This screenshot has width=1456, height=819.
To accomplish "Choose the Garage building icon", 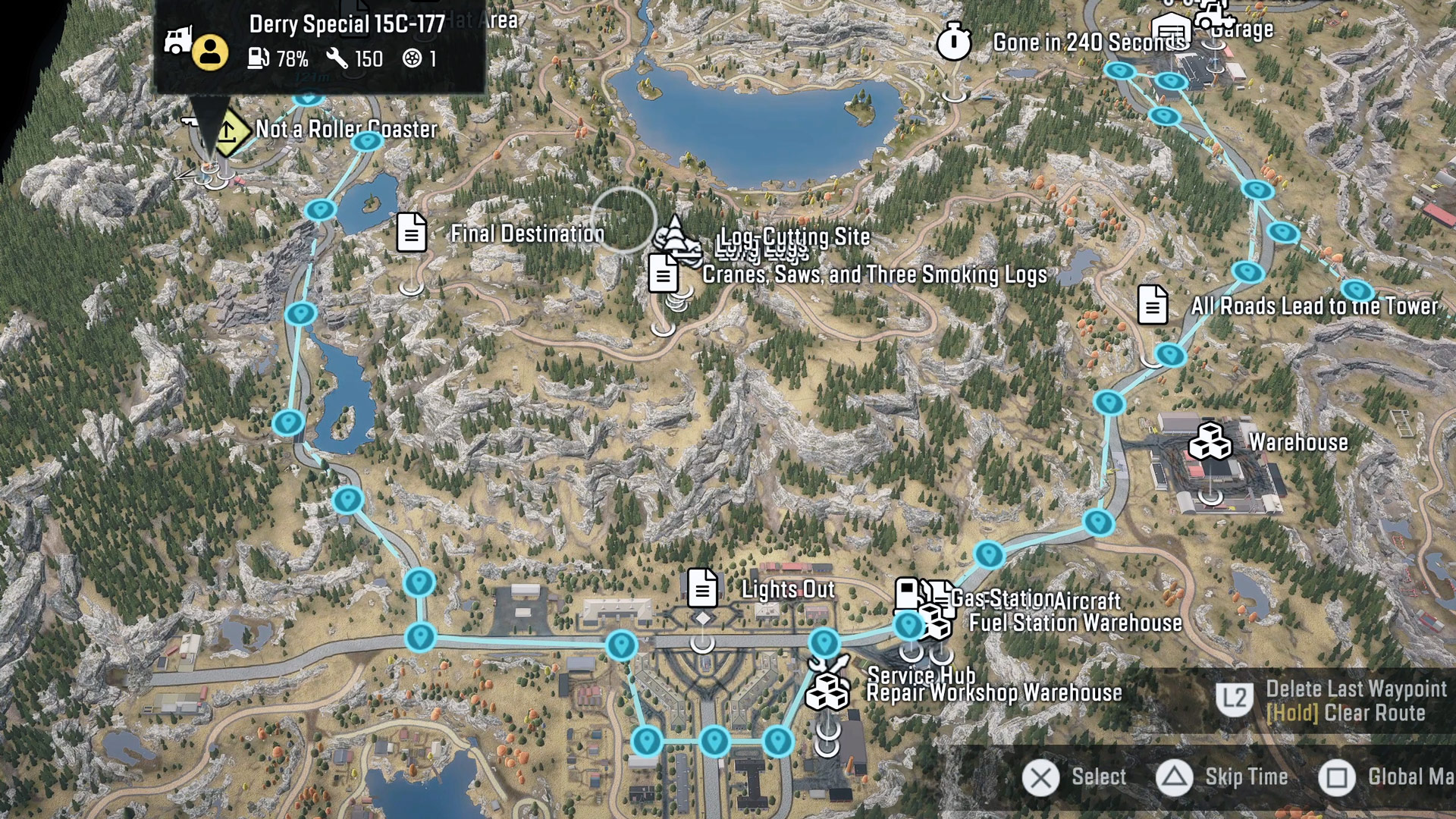I will click(x=1170, y=29).
